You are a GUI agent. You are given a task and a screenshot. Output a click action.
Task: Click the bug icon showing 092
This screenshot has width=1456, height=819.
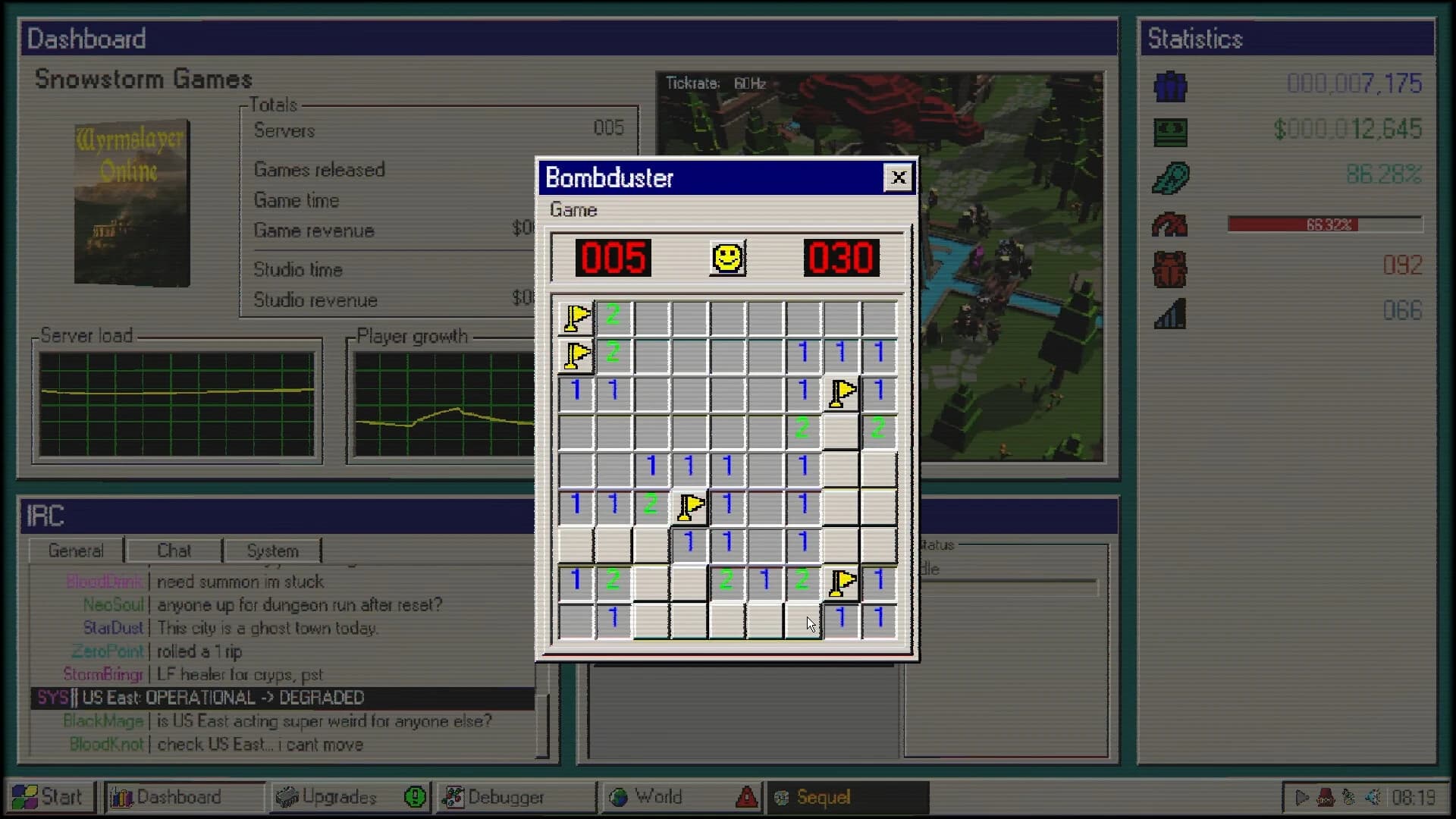1169,270
